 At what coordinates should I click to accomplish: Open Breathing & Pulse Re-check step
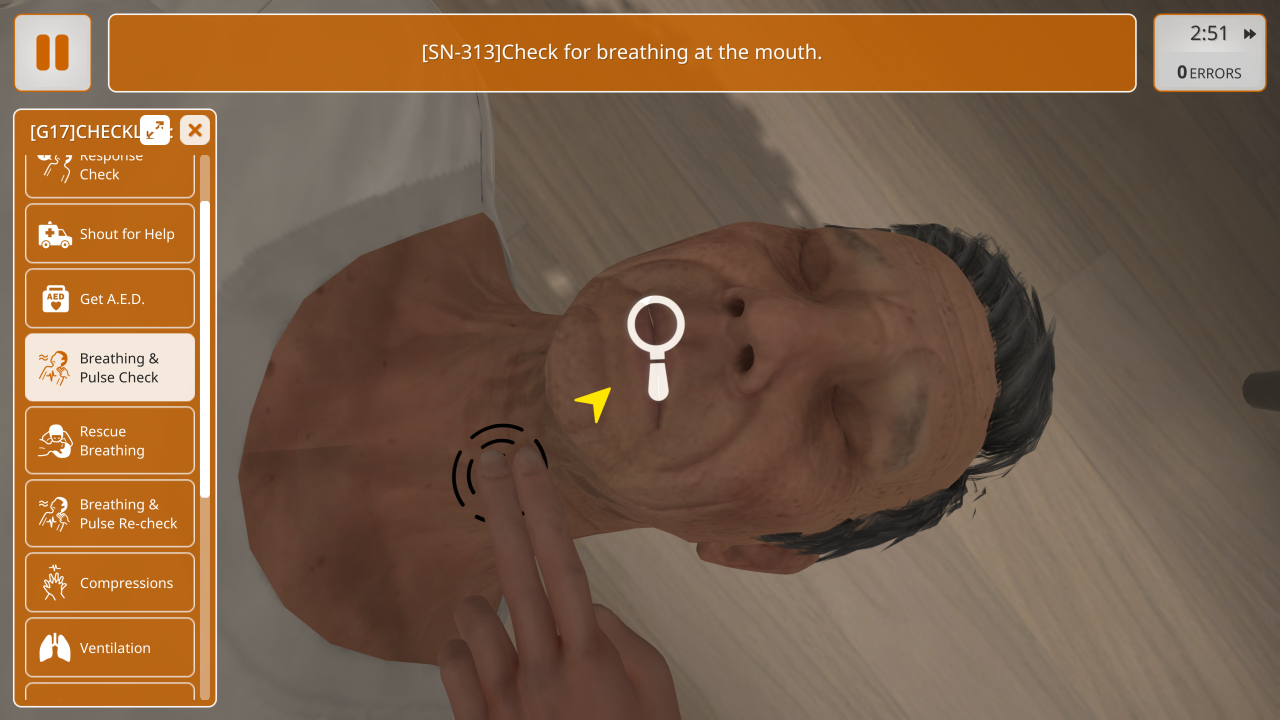[x=110, y=514]
